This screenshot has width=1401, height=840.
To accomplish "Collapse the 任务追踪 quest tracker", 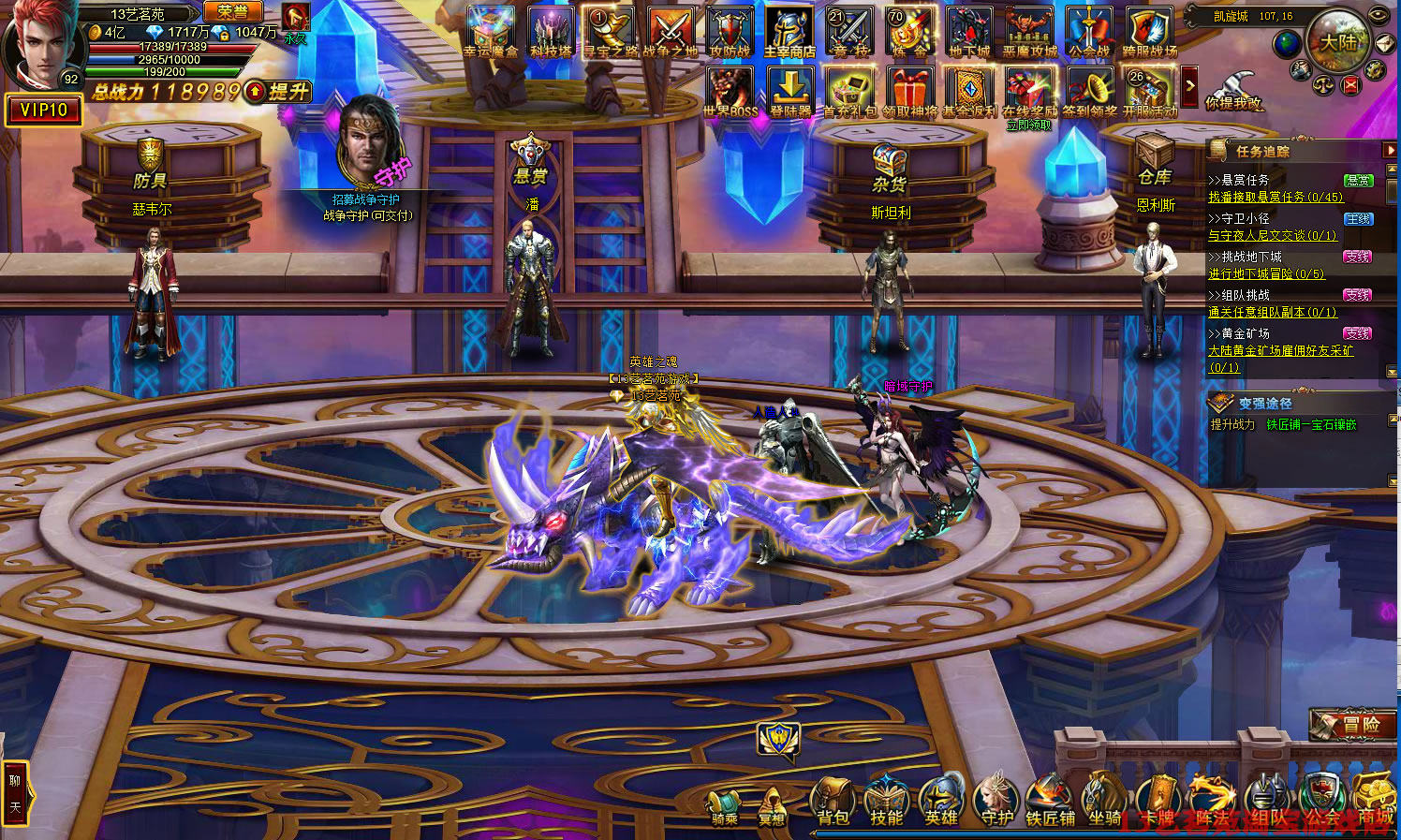I will 1390,151.
